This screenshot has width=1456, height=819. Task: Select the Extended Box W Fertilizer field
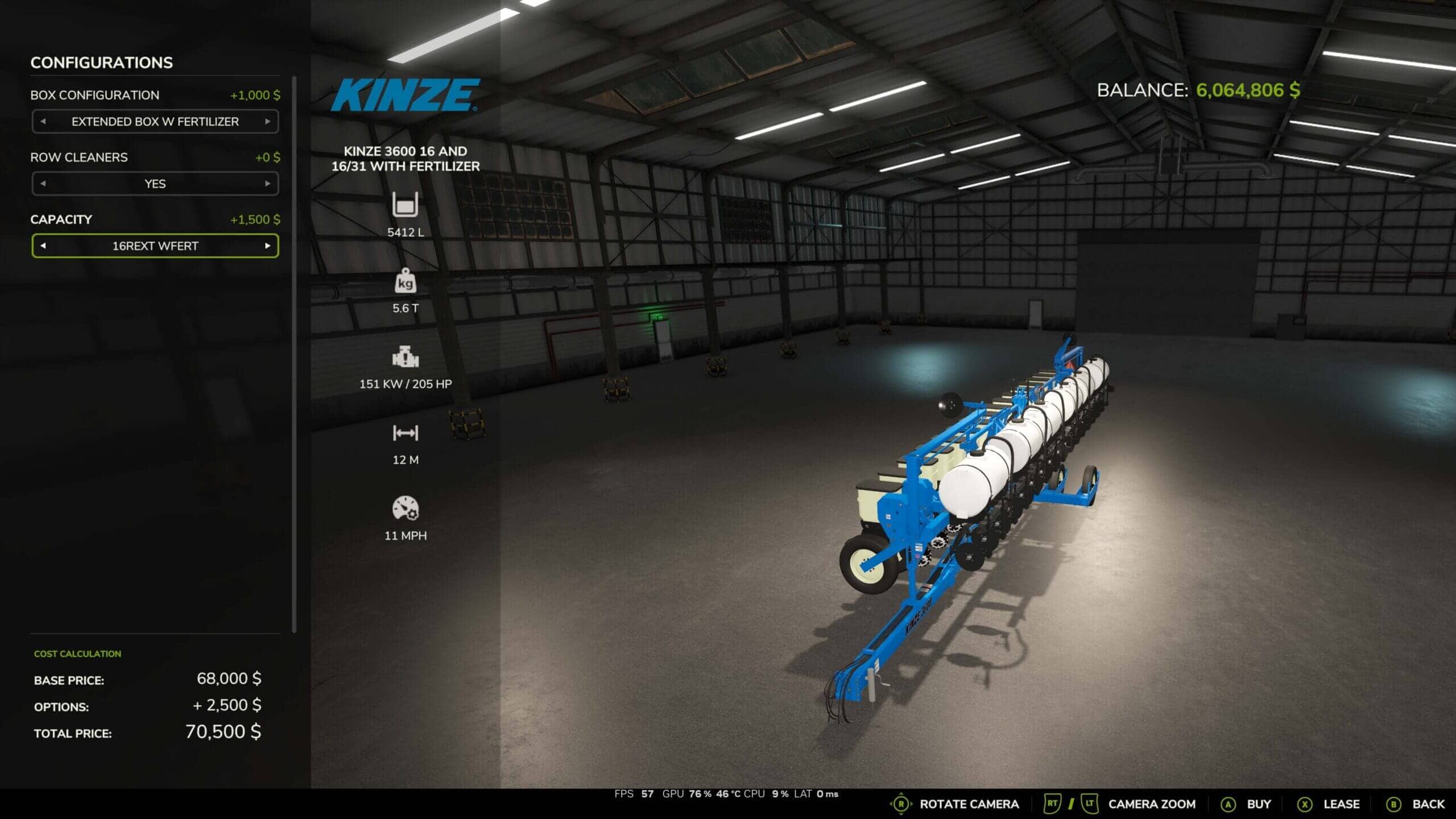(x=155, y=122)
